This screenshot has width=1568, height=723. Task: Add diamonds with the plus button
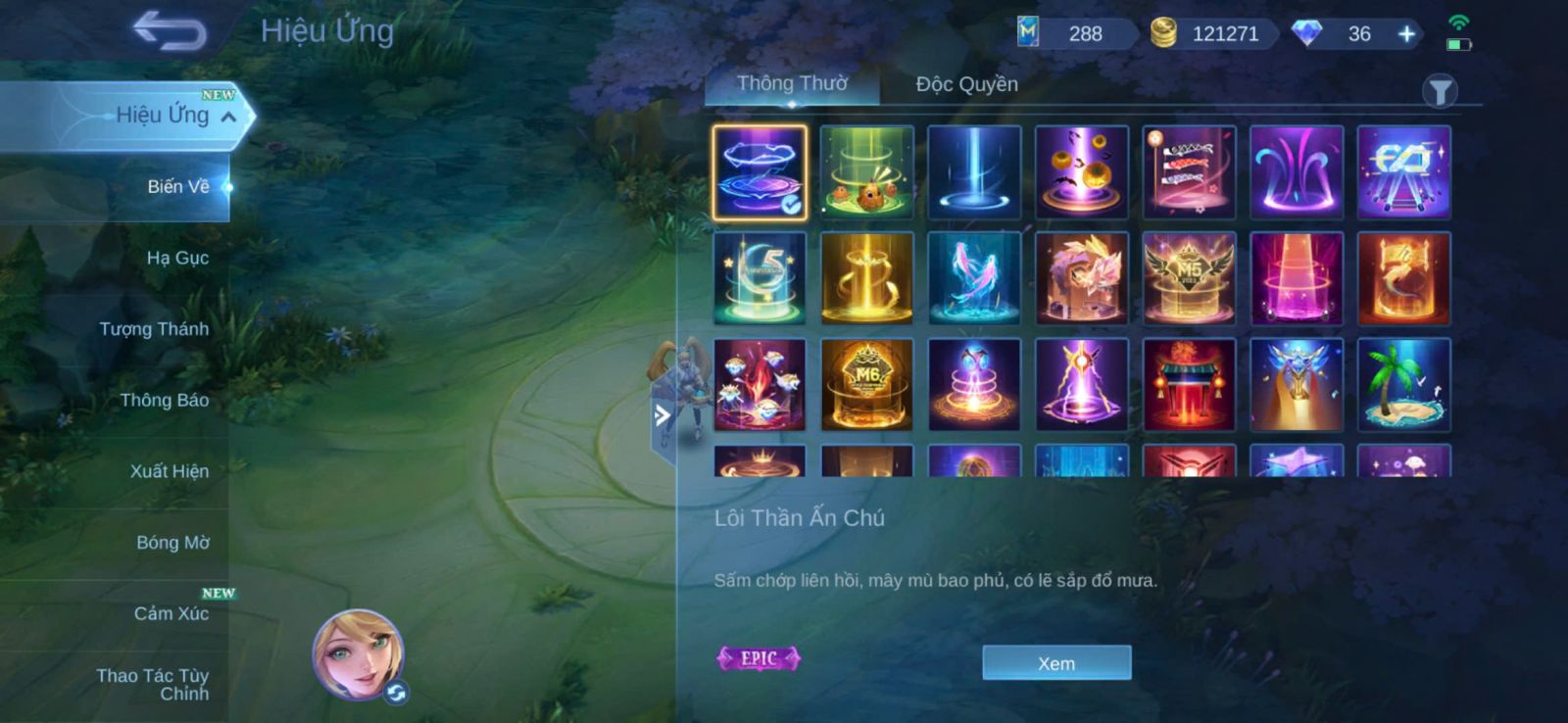tap(1406, 34)
